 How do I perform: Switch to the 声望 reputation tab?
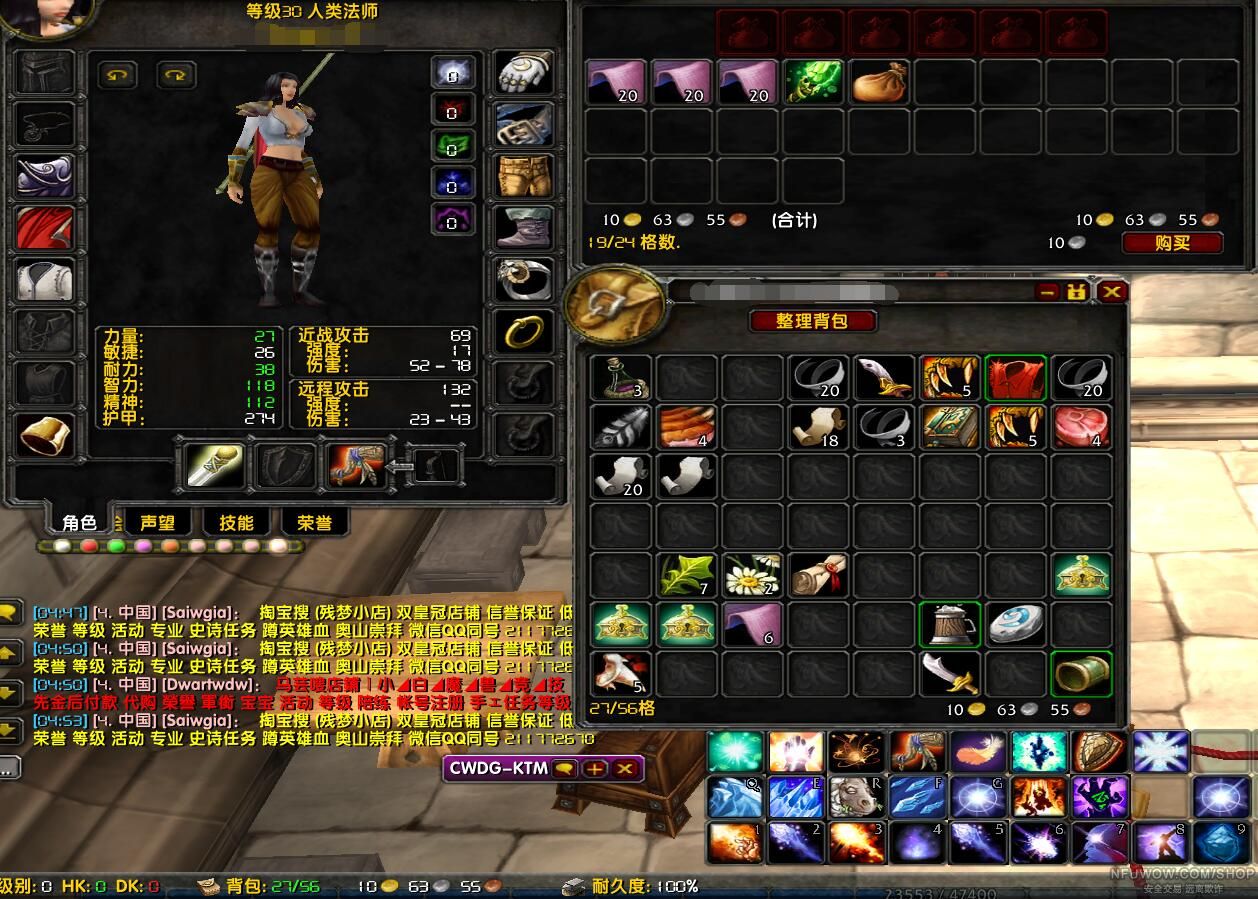click(157, 522)
